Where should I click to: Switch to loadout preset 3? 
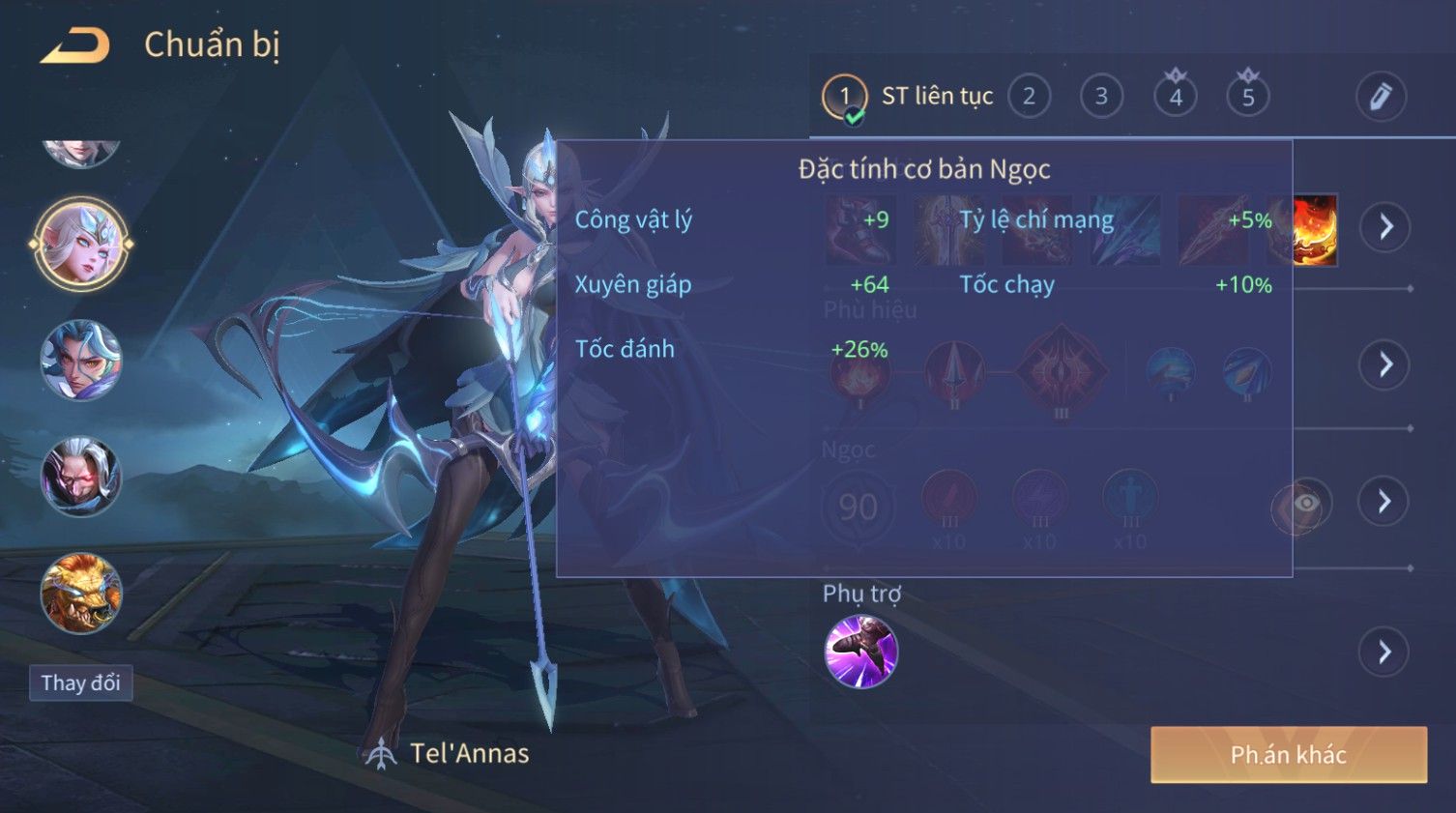[x=1101, y=97]
